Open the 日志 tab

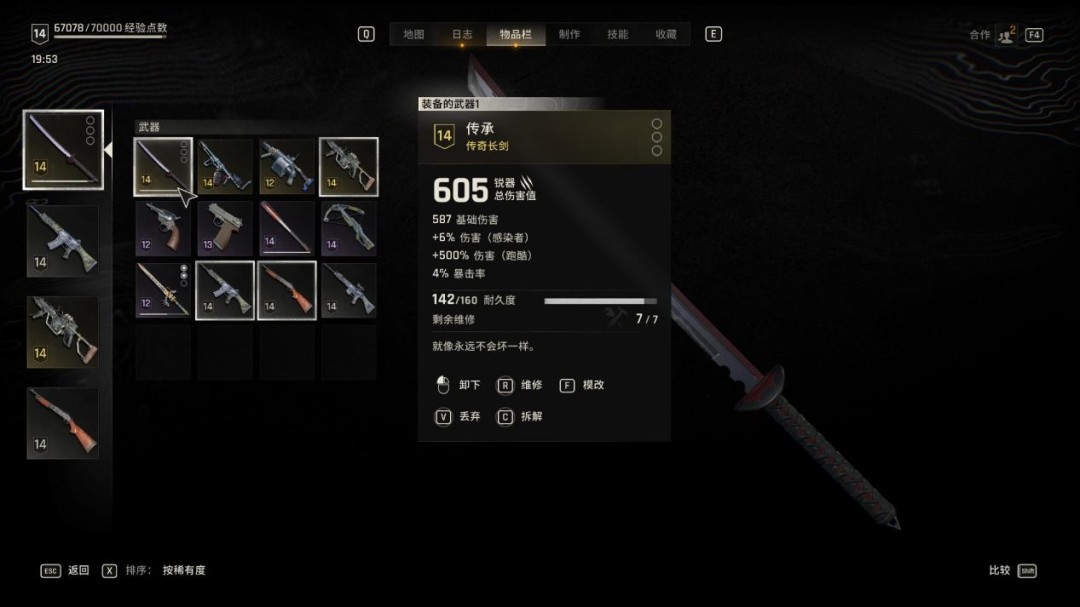pos(462,34)
